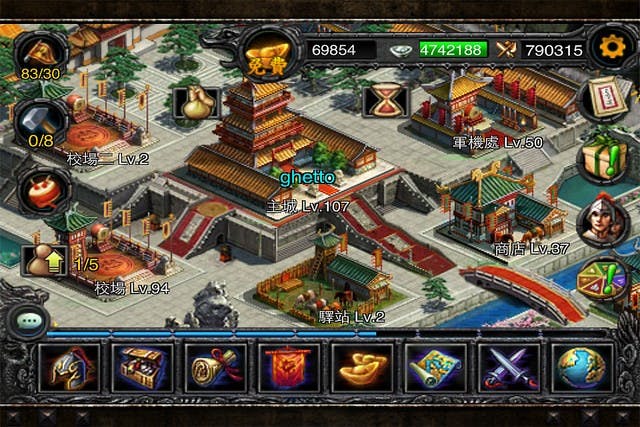Screen dimensions: 640x427
Task: Open the paper scroll notice icon
Action: tap(606, 99)
